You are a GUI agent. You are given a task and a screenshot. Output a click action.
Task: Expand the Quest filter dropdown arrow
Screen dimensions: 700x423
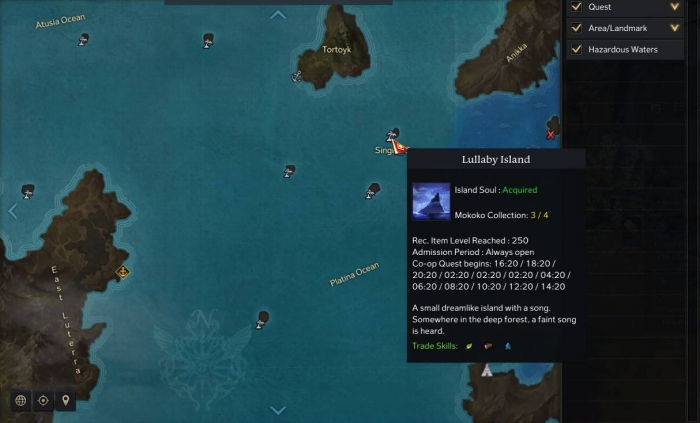[675, 7]
